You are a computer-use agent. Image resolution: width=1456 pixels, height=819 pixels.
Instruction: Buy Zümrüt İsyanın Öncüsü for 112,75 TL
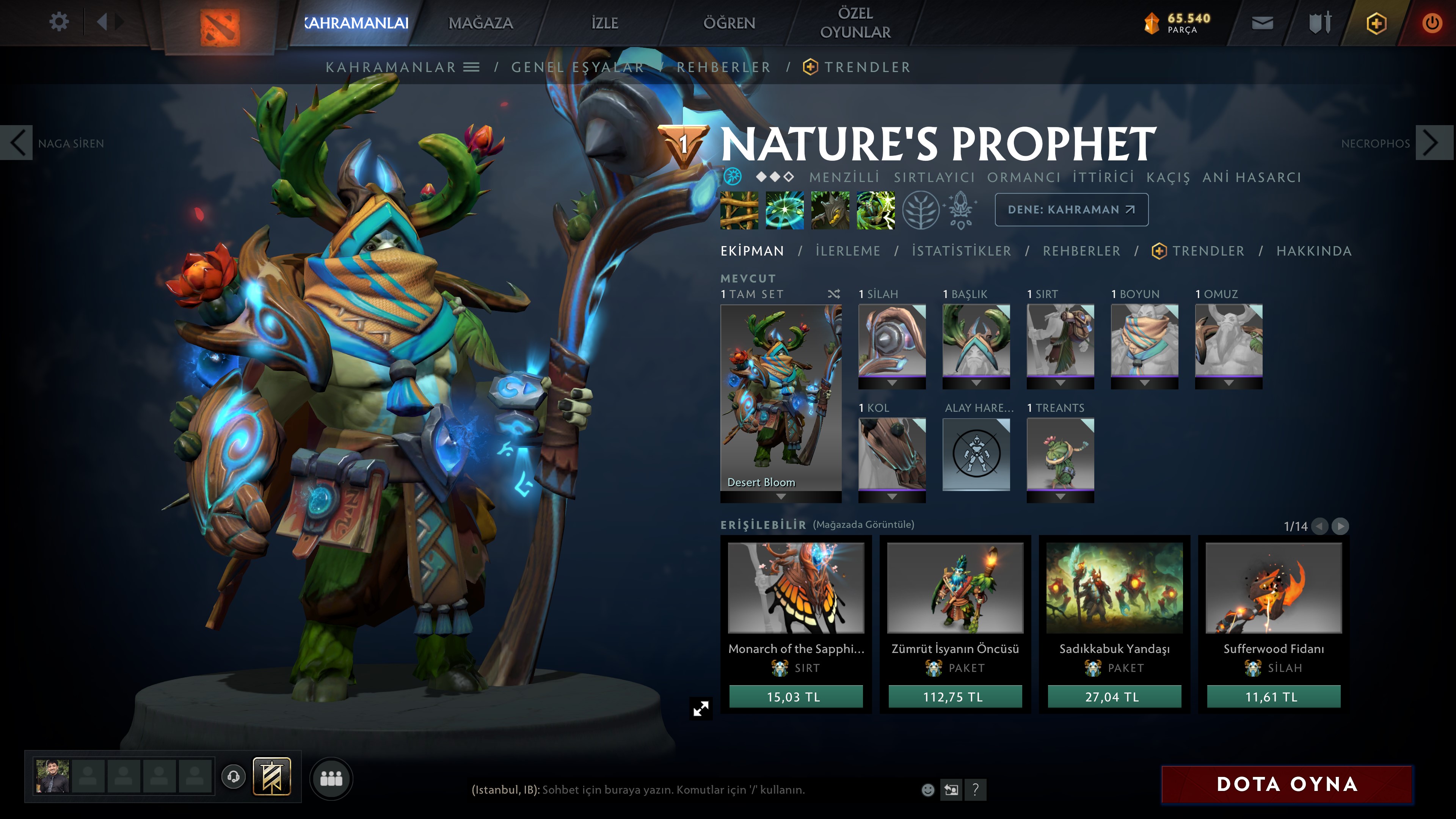[x=955, y=697]
